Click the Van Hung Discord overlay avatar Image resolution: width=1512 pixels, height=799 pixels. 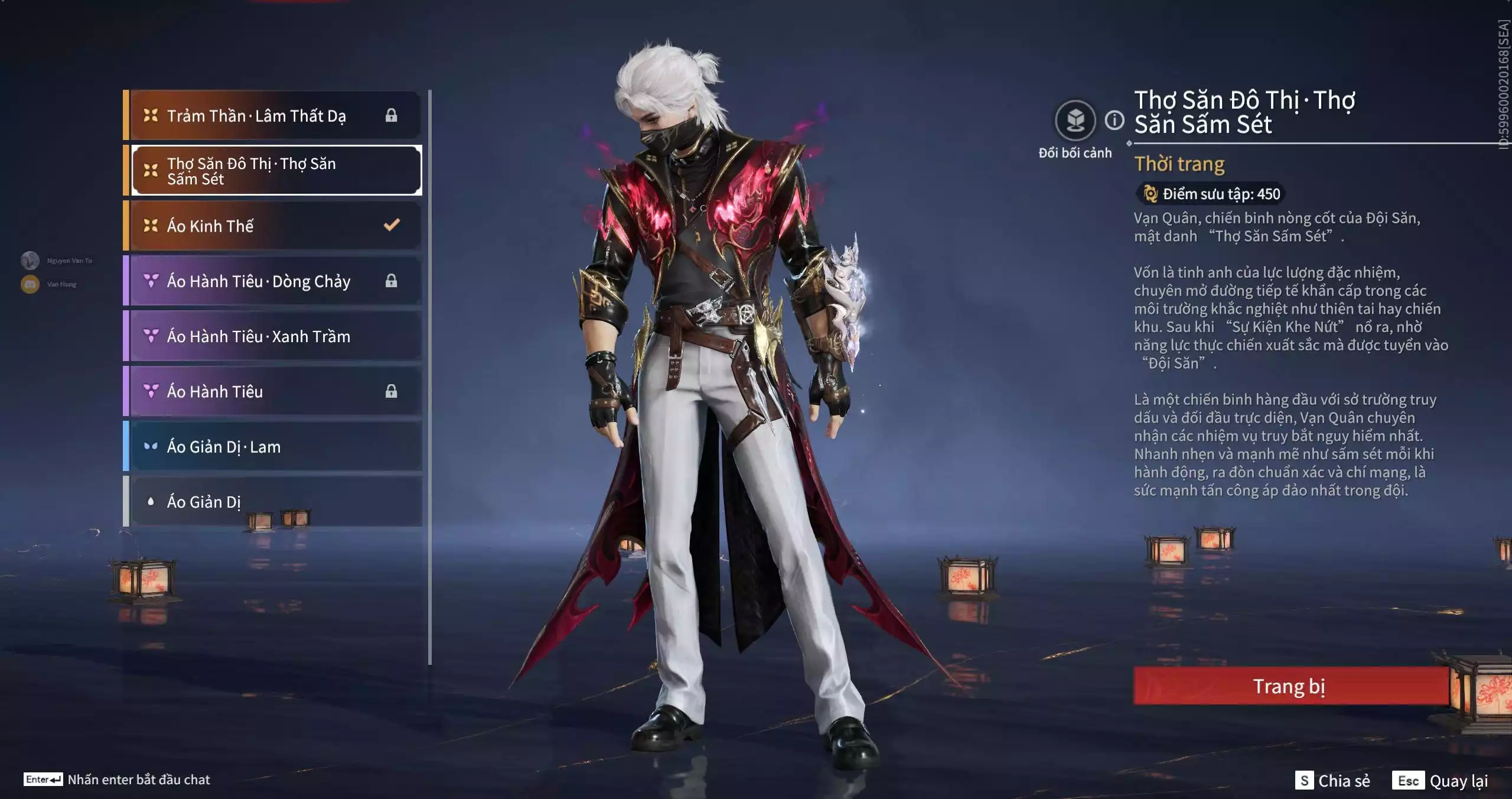tap(30, 284)
